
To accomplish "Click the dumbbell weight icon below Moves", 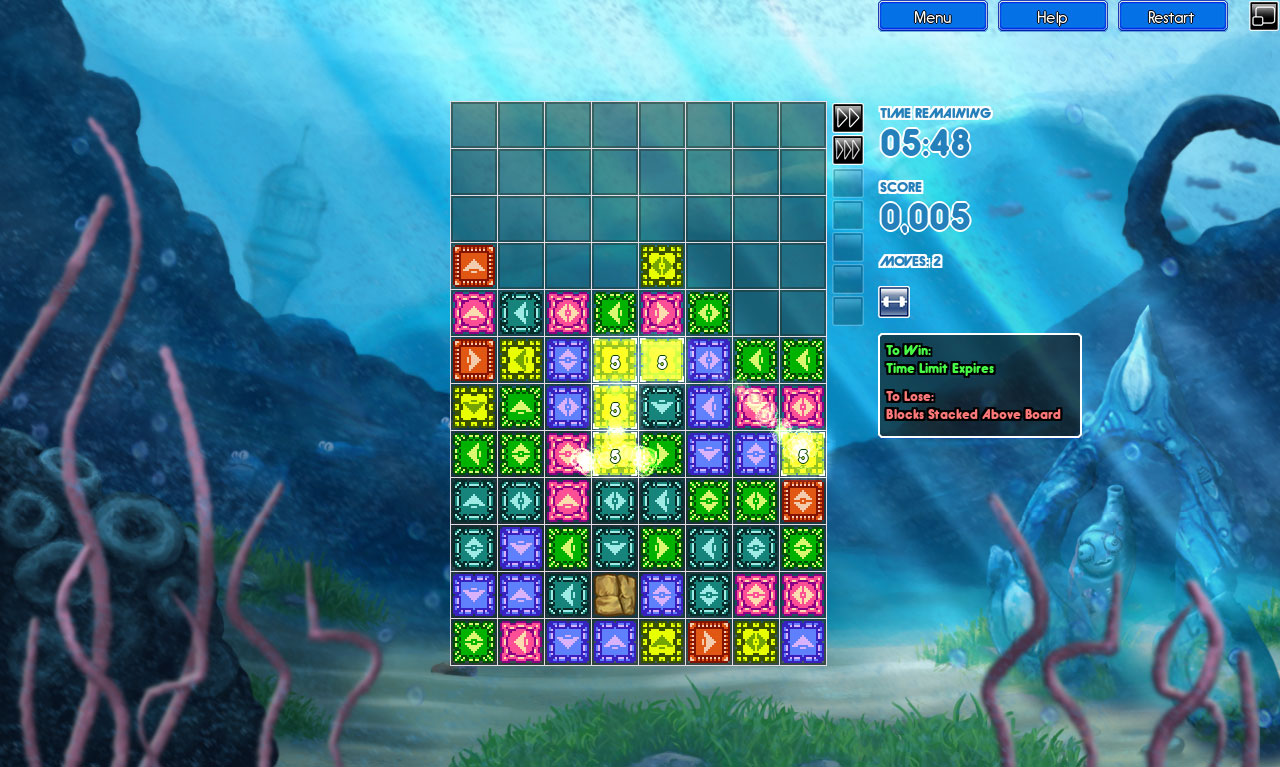I will click(893, 302).
